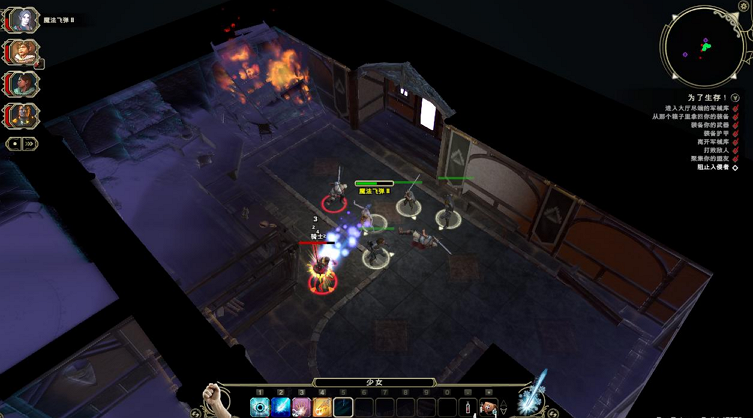Use the pink burst spell in slot 3
Viewport: 753px width, 418px height.
tap(301, 407)
